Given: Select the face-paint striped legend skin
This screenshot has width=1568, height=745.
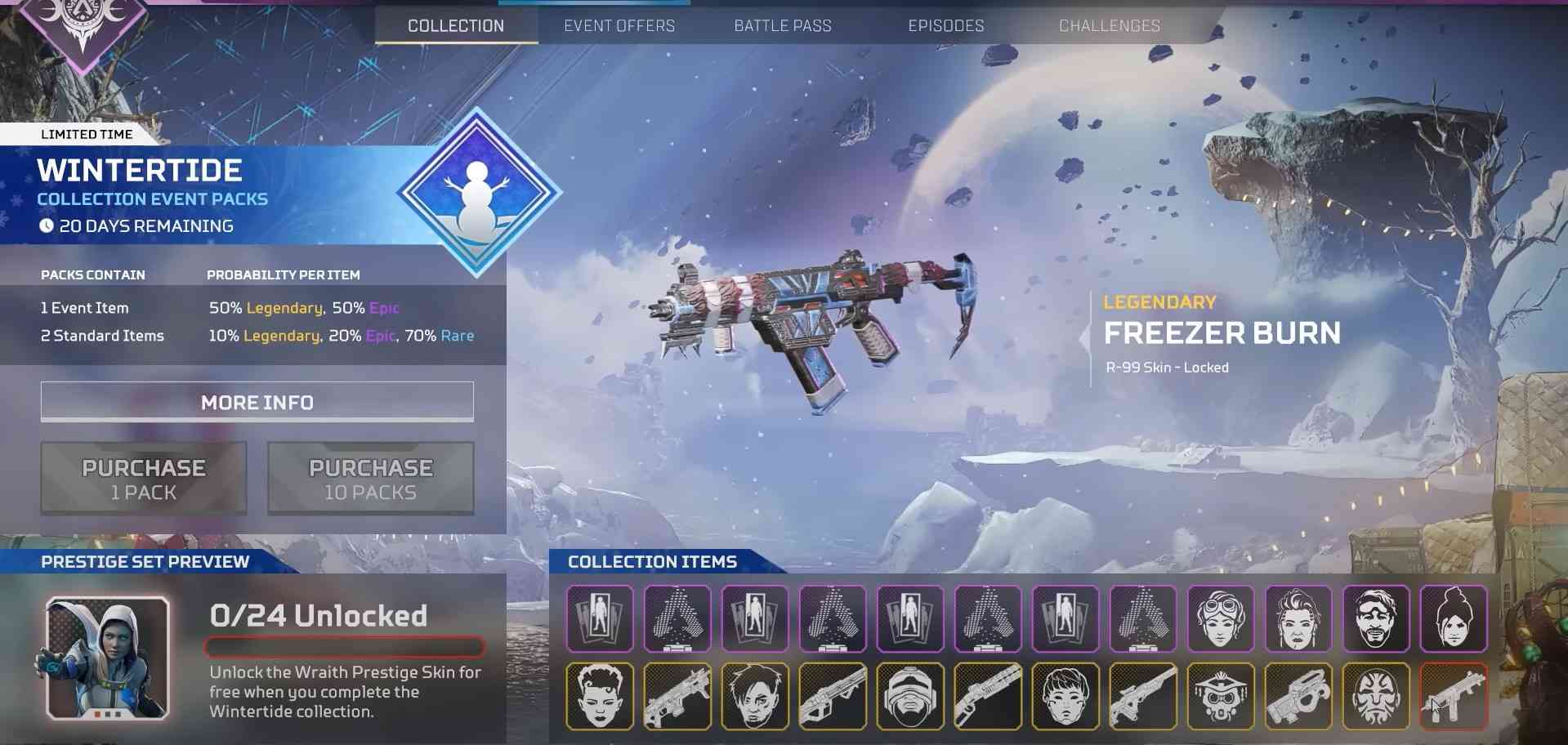Looking at the screenshot, I should click(1376, 696).
